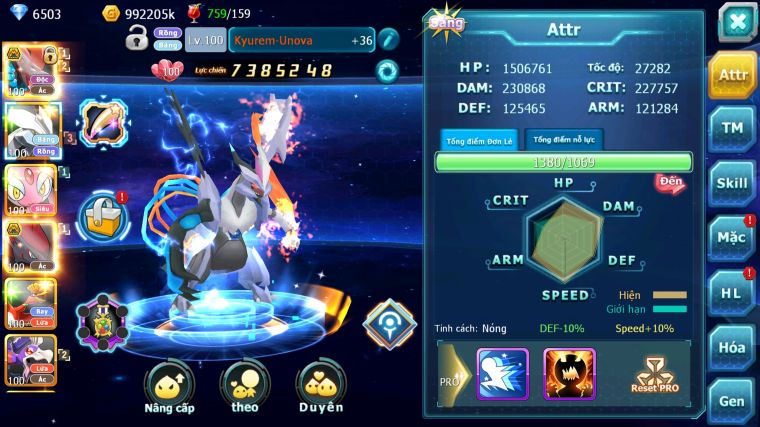Select the Hóa tab
Viewport: 760px width, 427px height.
(x=732, y=346)
